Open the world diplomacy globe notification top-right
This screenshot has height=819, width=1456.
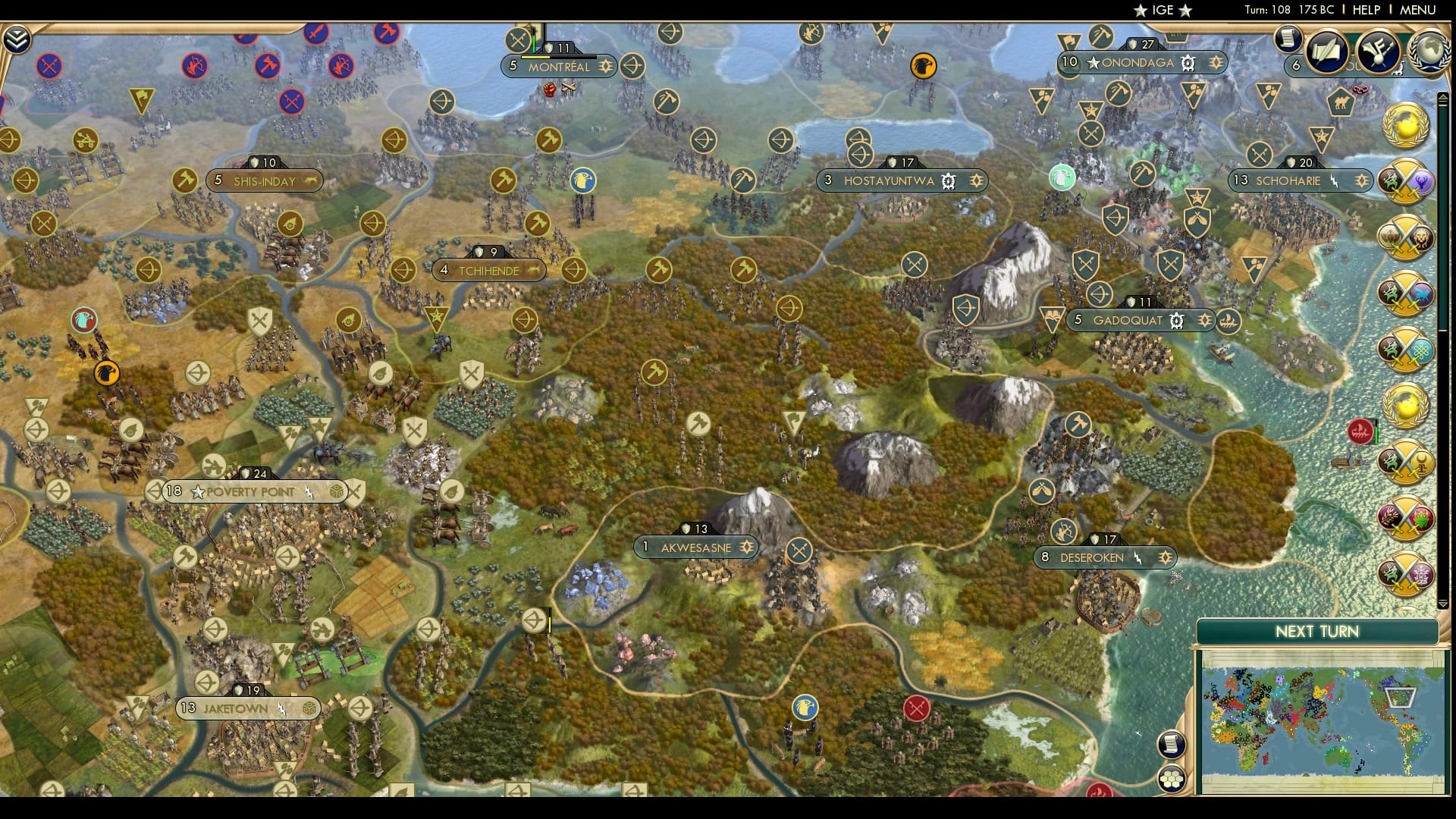(1430, 52)
